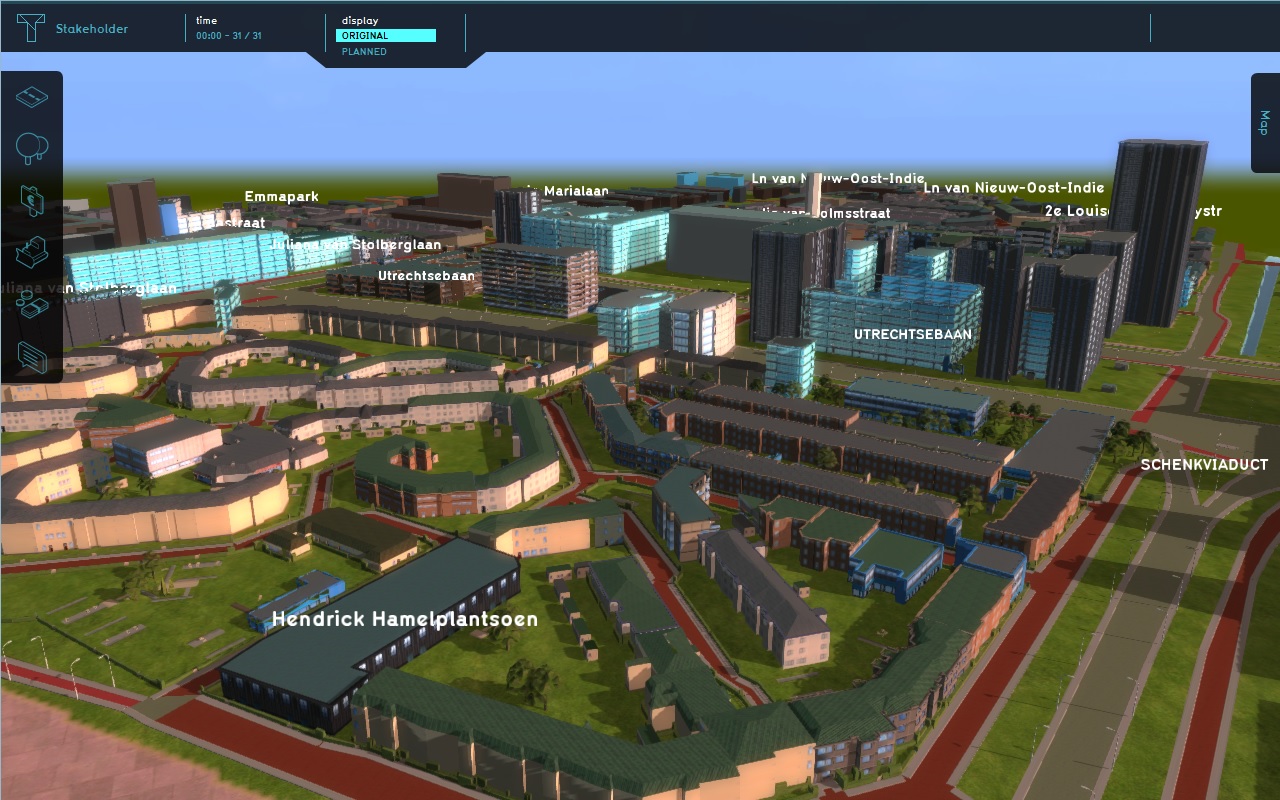Switch display to PLANNED view
The width and height of the screenshot is (1280, 800).
tap(364, 51)
